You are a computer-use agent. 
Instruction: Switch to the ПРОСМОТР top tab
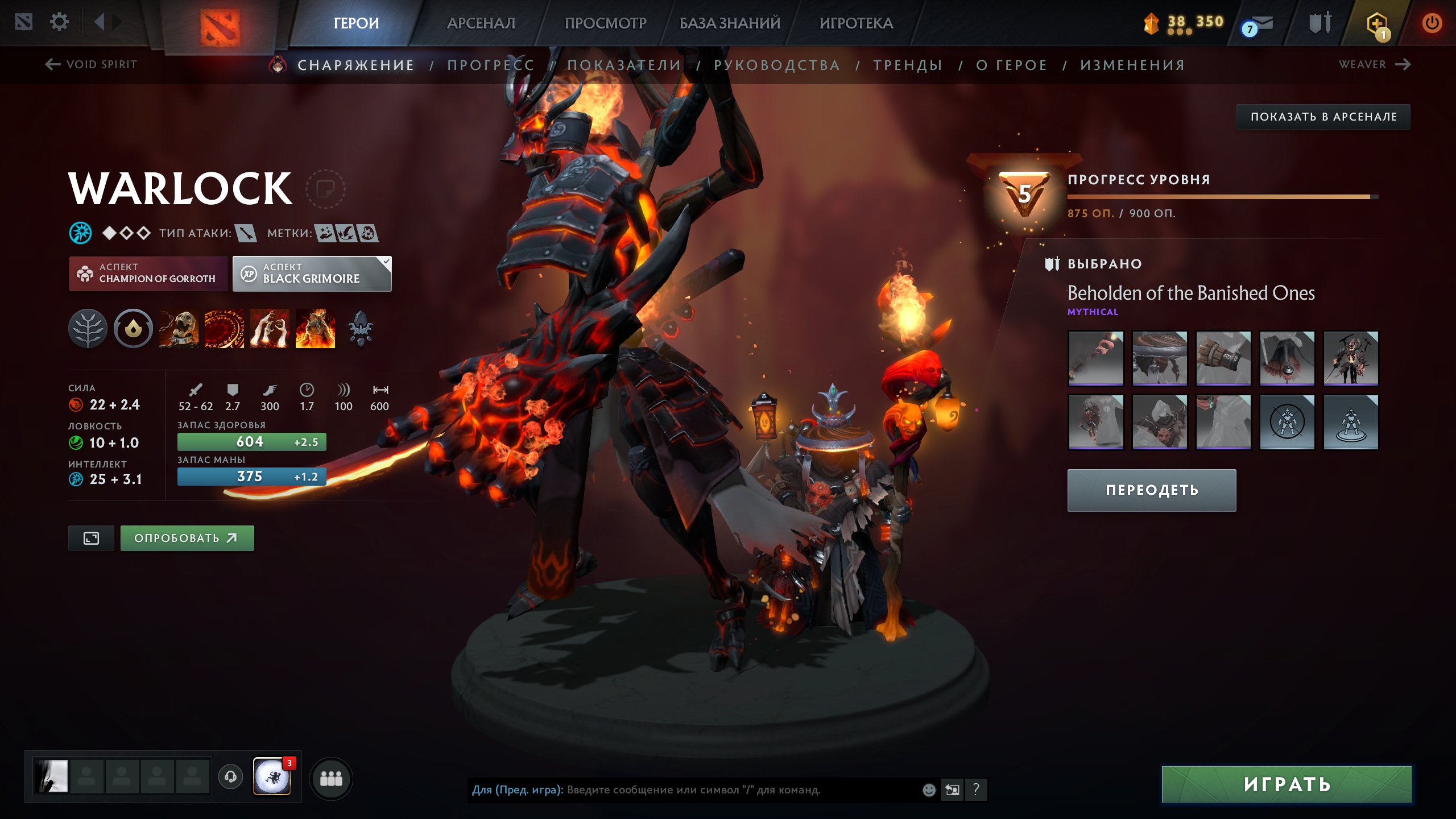605,23
